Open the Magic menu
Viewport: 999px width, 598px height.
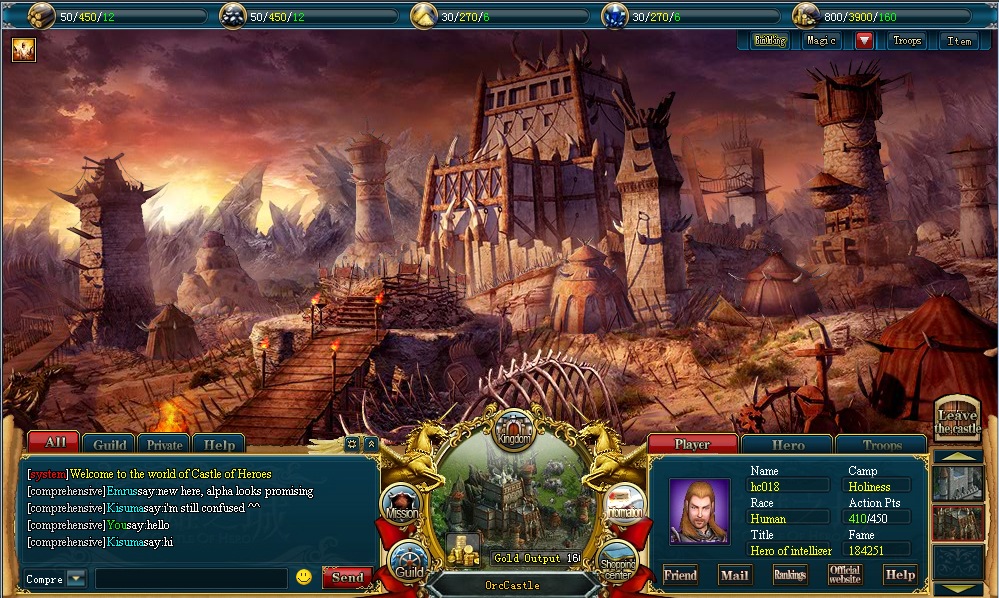pyautogui.click(x=821, y=41)
